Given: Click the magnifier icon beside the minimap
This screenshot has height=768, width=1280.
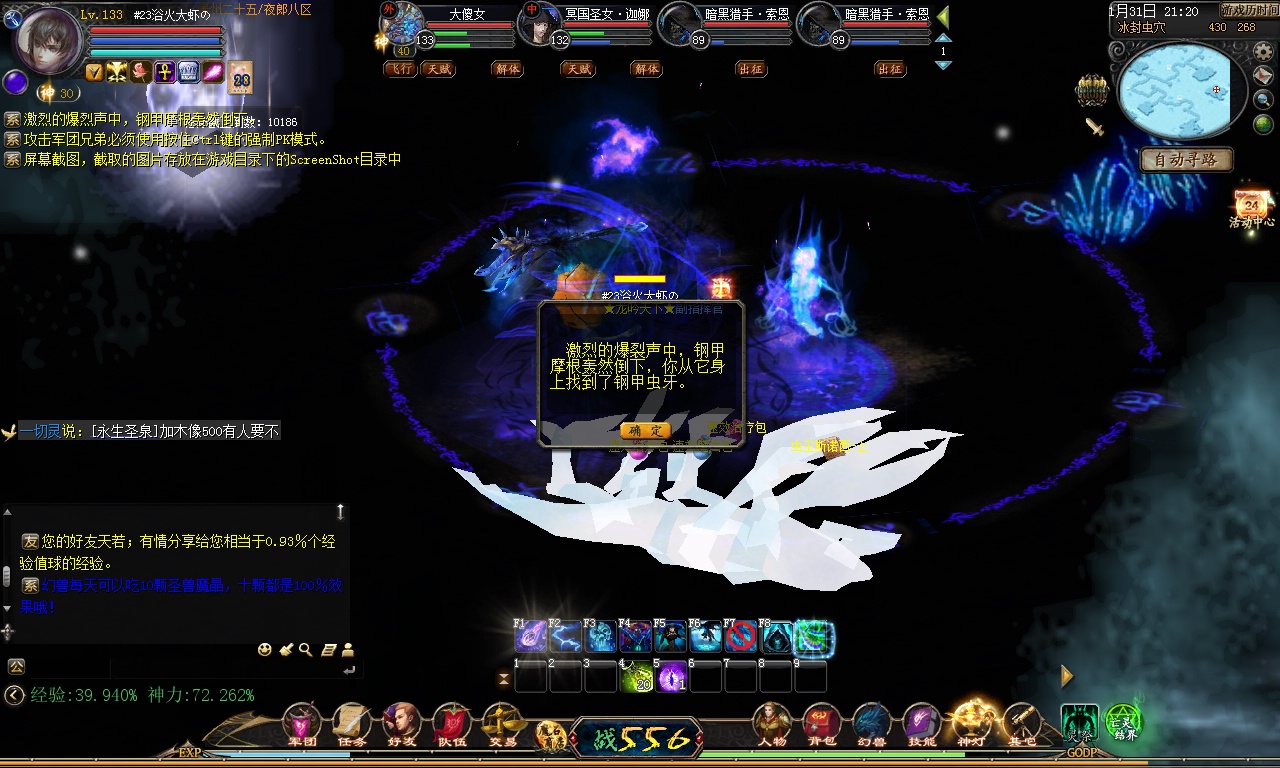Looking at the screenshot, I should click(1265, 99).
